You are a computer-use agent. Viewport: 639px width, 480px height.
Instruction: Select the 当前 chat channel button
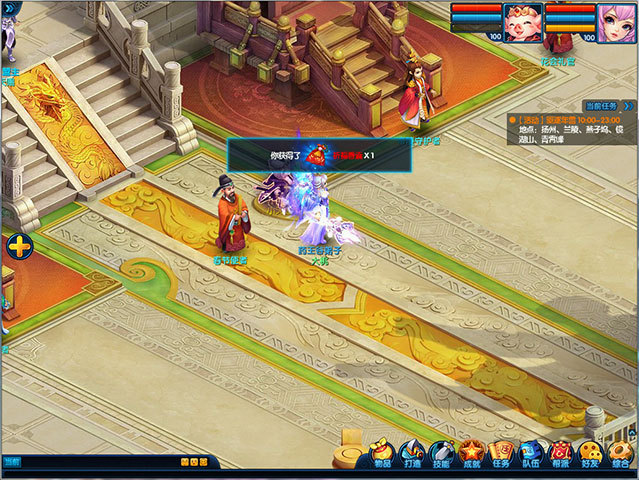tap(11, 462)
